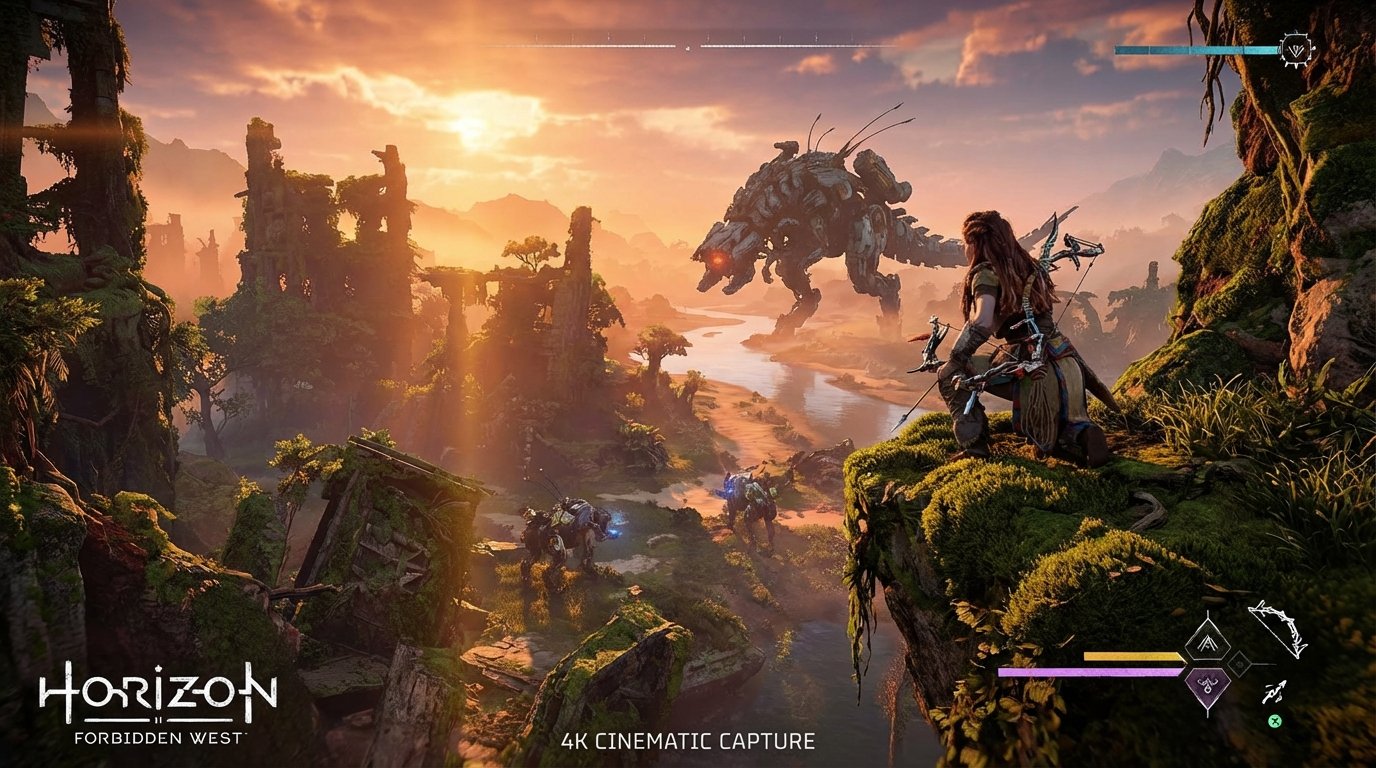The image size is (1376, 768).
Task: Click the 4K CINEMATIC CAPTURE caption
Action: coord(688,742)
